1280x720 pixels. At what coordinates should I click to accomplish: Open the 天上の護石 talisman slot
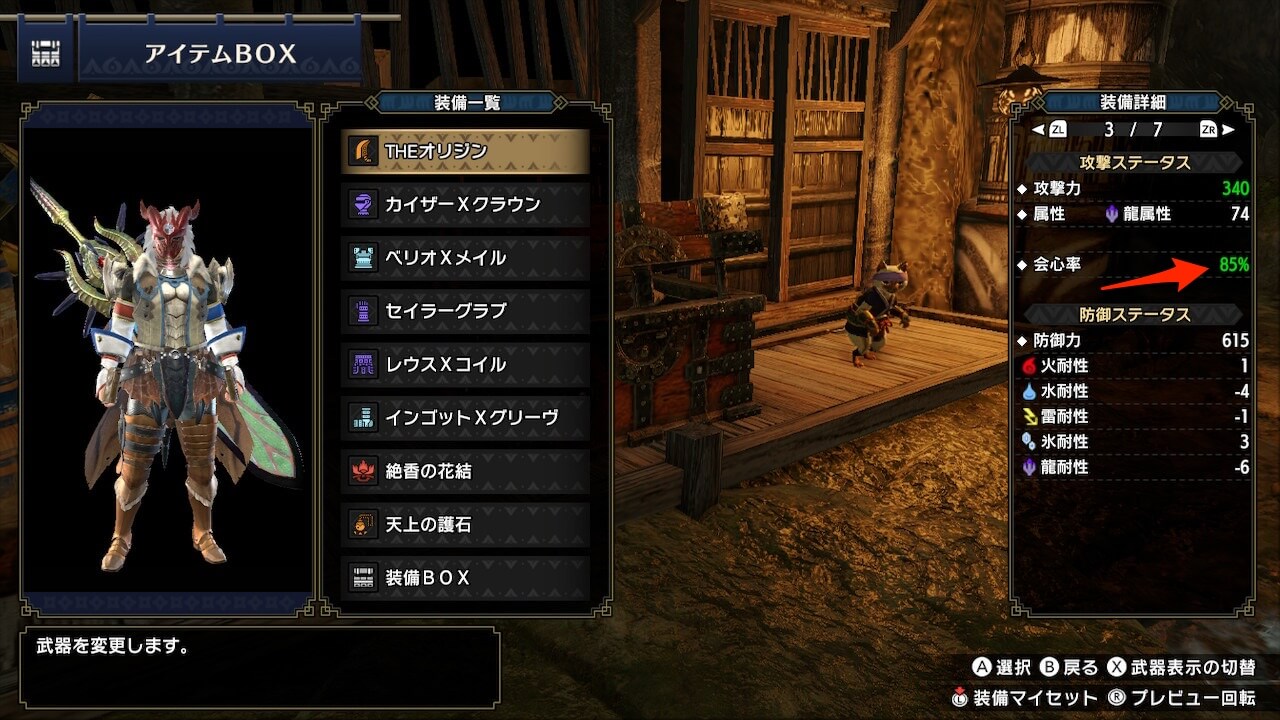(x=465, y=524)
